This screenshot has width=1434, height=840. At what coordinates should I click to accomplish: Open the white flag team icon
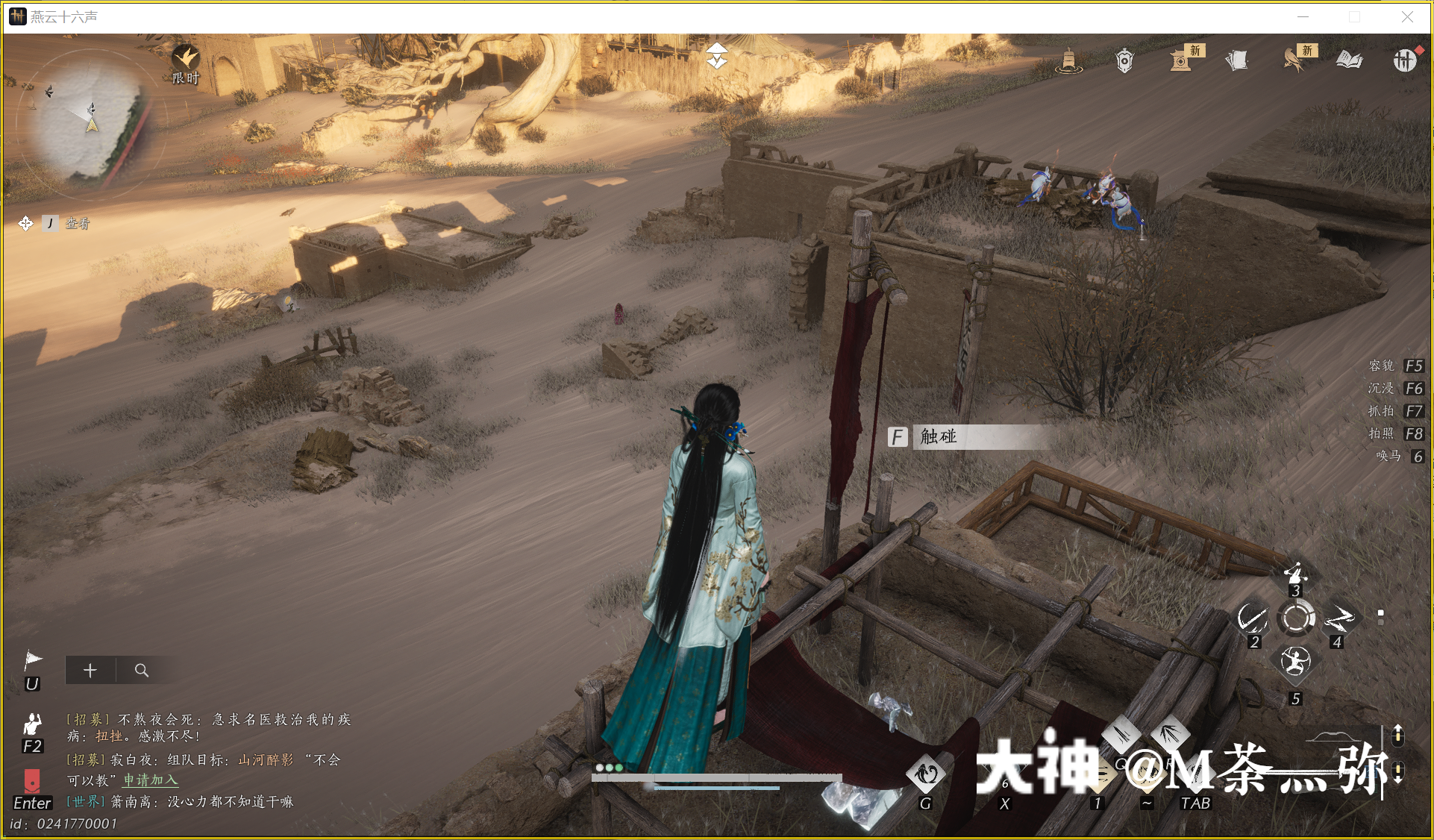pos(33,660)
